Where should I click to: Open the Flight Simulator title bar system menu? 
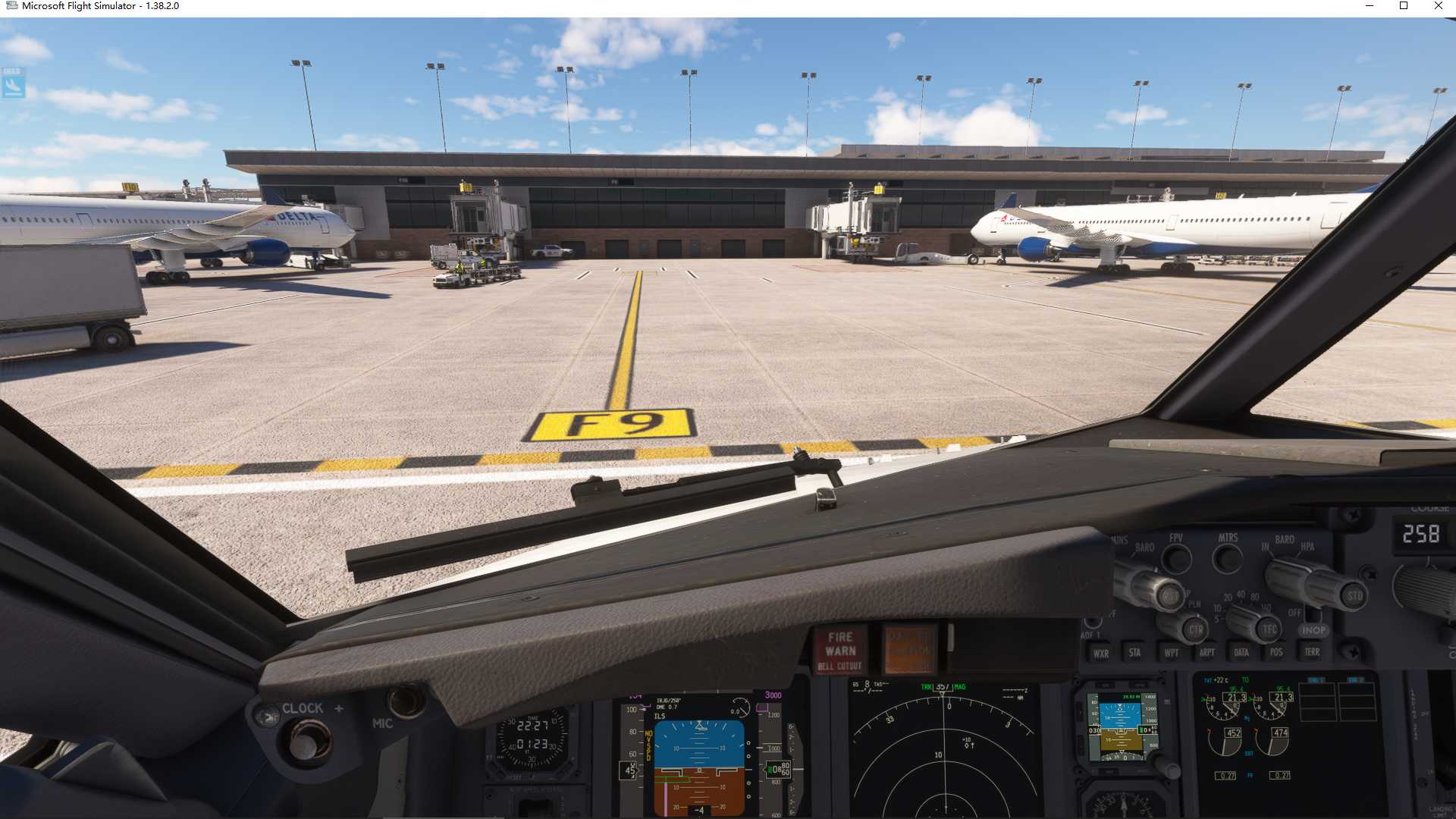click(11, 6)
